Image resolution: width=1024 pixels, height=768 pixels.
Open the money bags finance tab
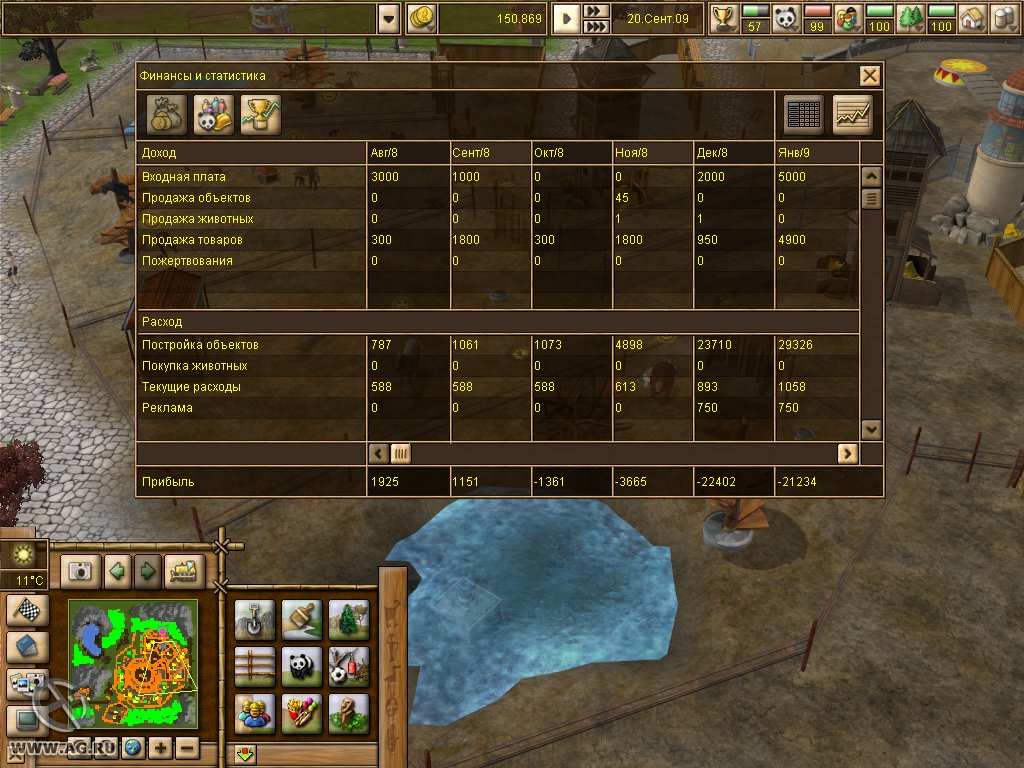[x=166, y=115]
